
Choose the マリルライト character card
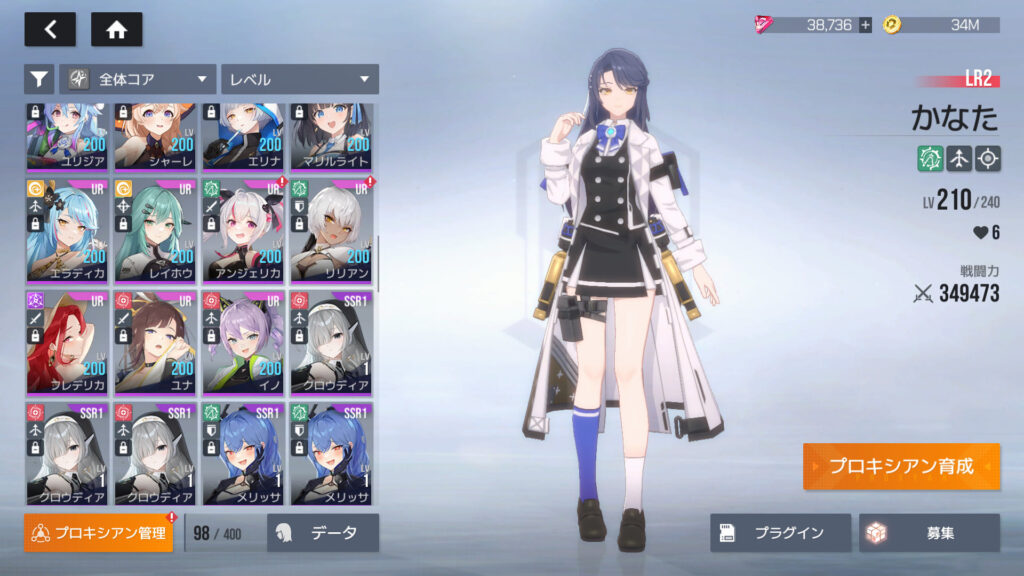point(331,138)
